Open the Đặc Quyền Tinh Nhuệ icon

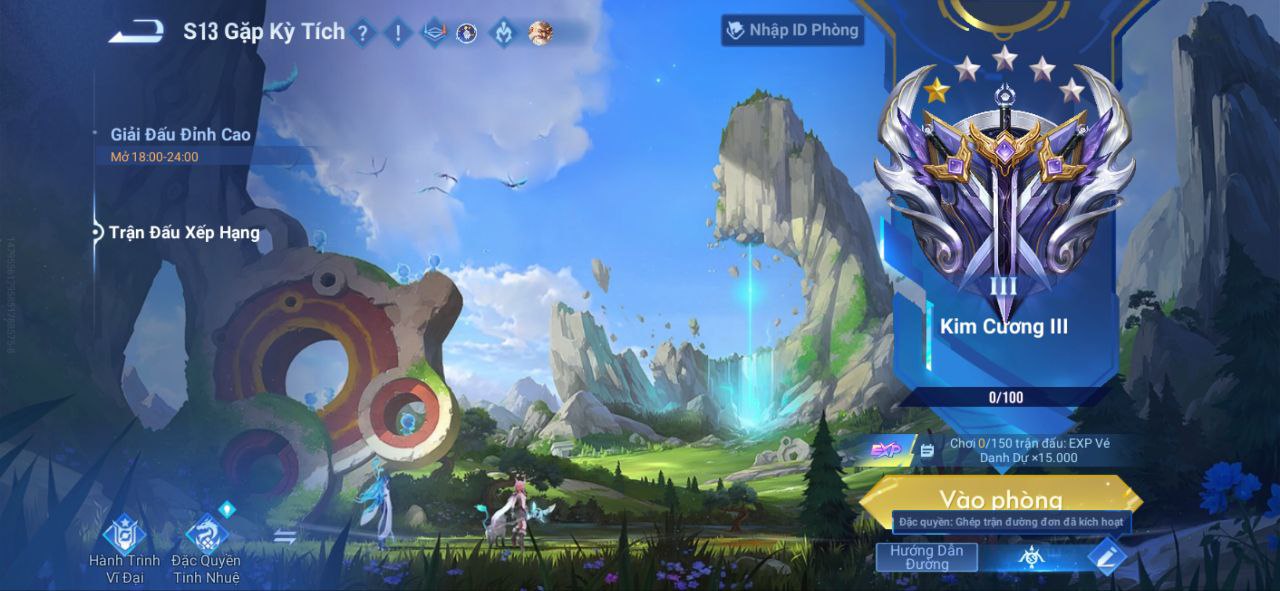tap(206, 536)
